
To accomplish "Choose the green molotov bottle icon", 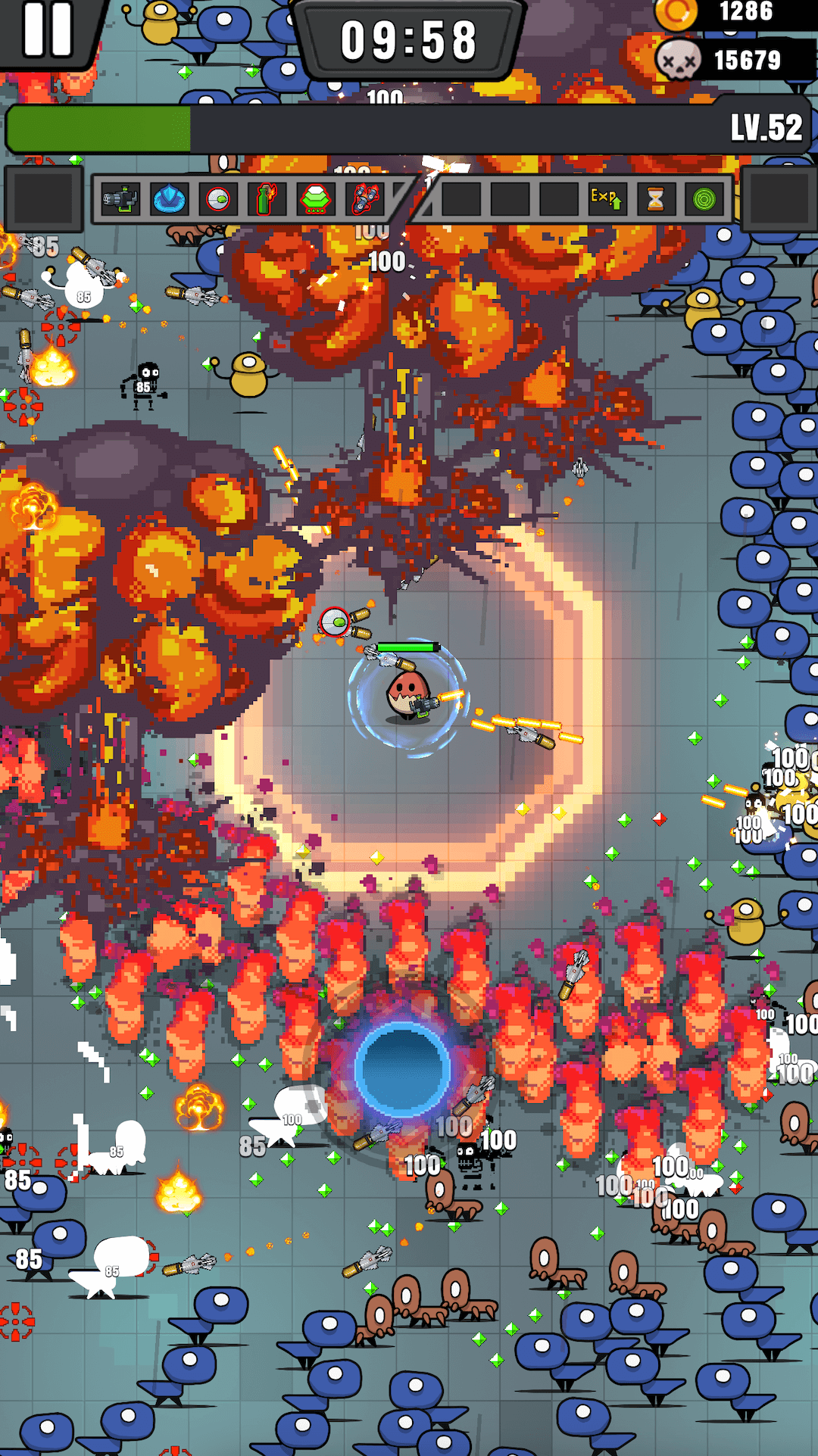I will [266, 200].
